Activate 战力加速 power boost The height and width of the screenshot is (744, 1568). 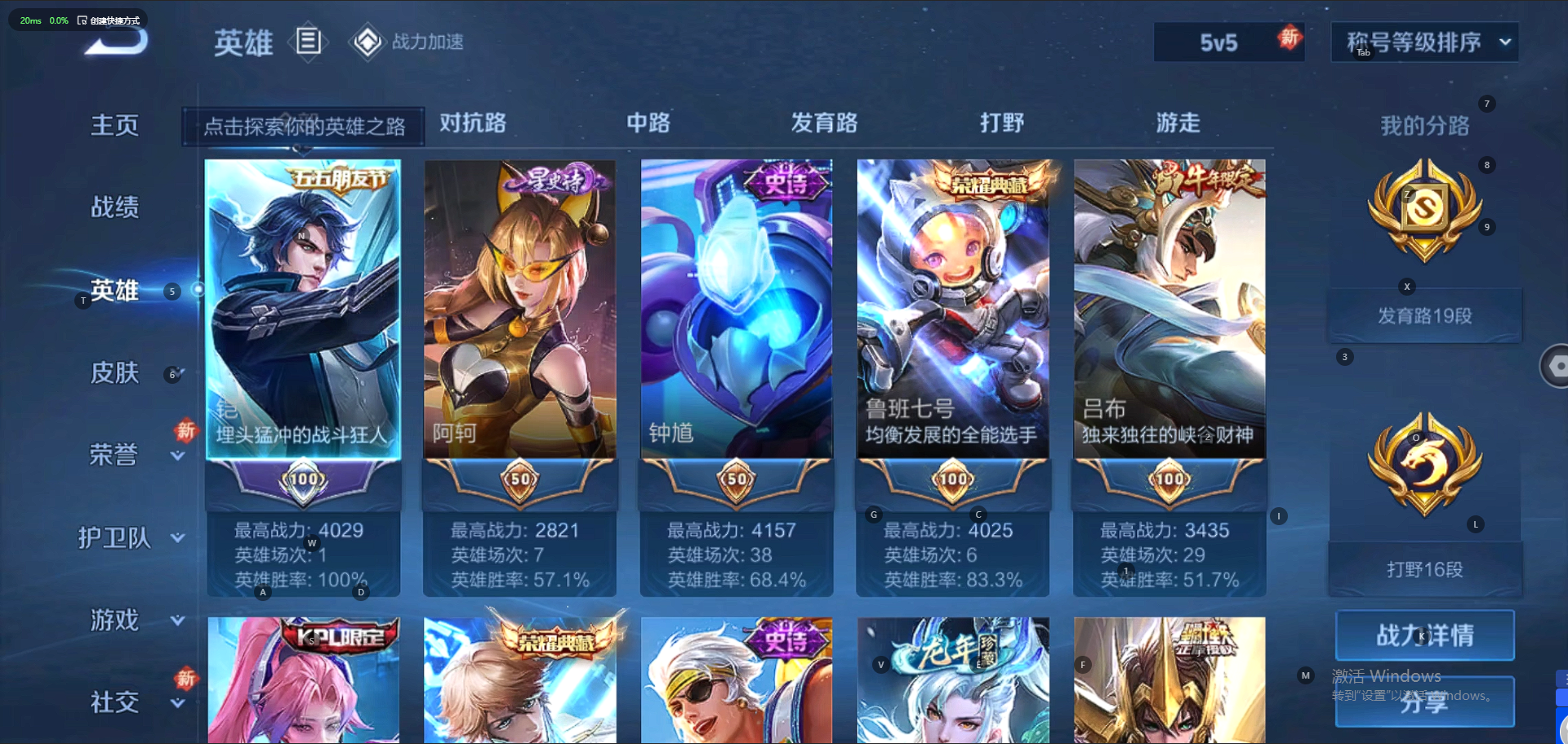point(408,42)
